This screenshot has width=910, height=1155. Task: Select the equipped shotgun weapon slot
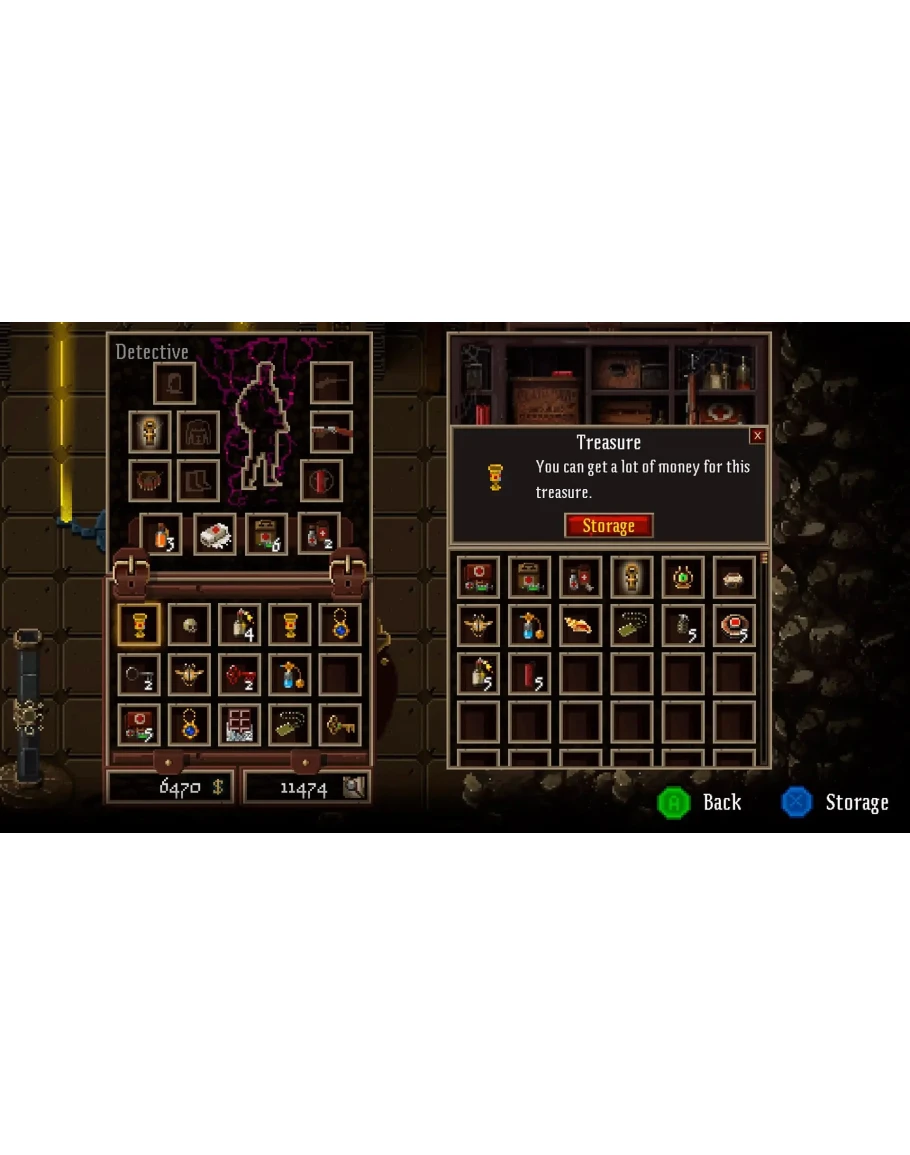point(331,431)
